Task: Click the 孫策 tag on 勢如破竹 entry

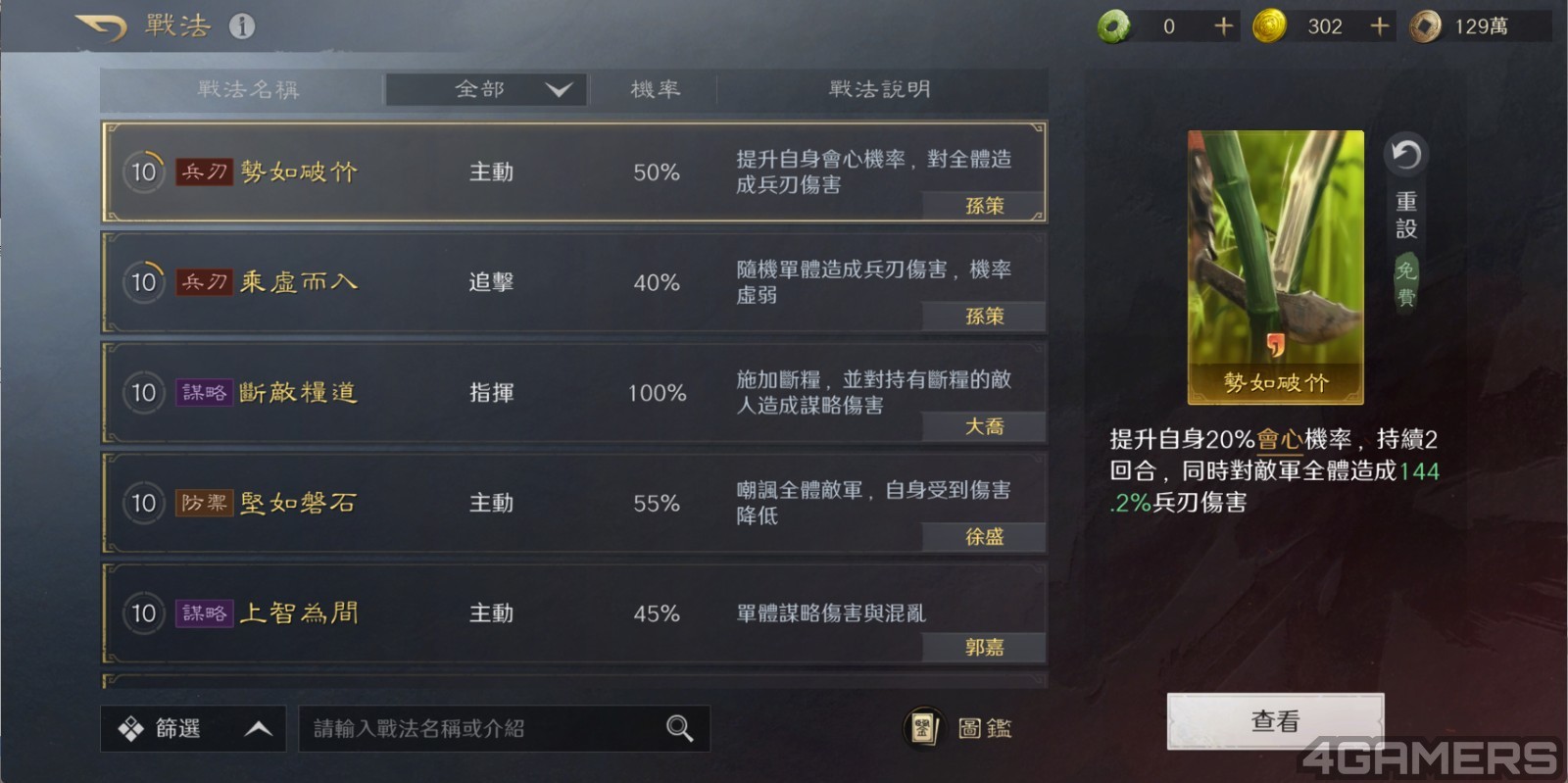Action: (984, 207)
